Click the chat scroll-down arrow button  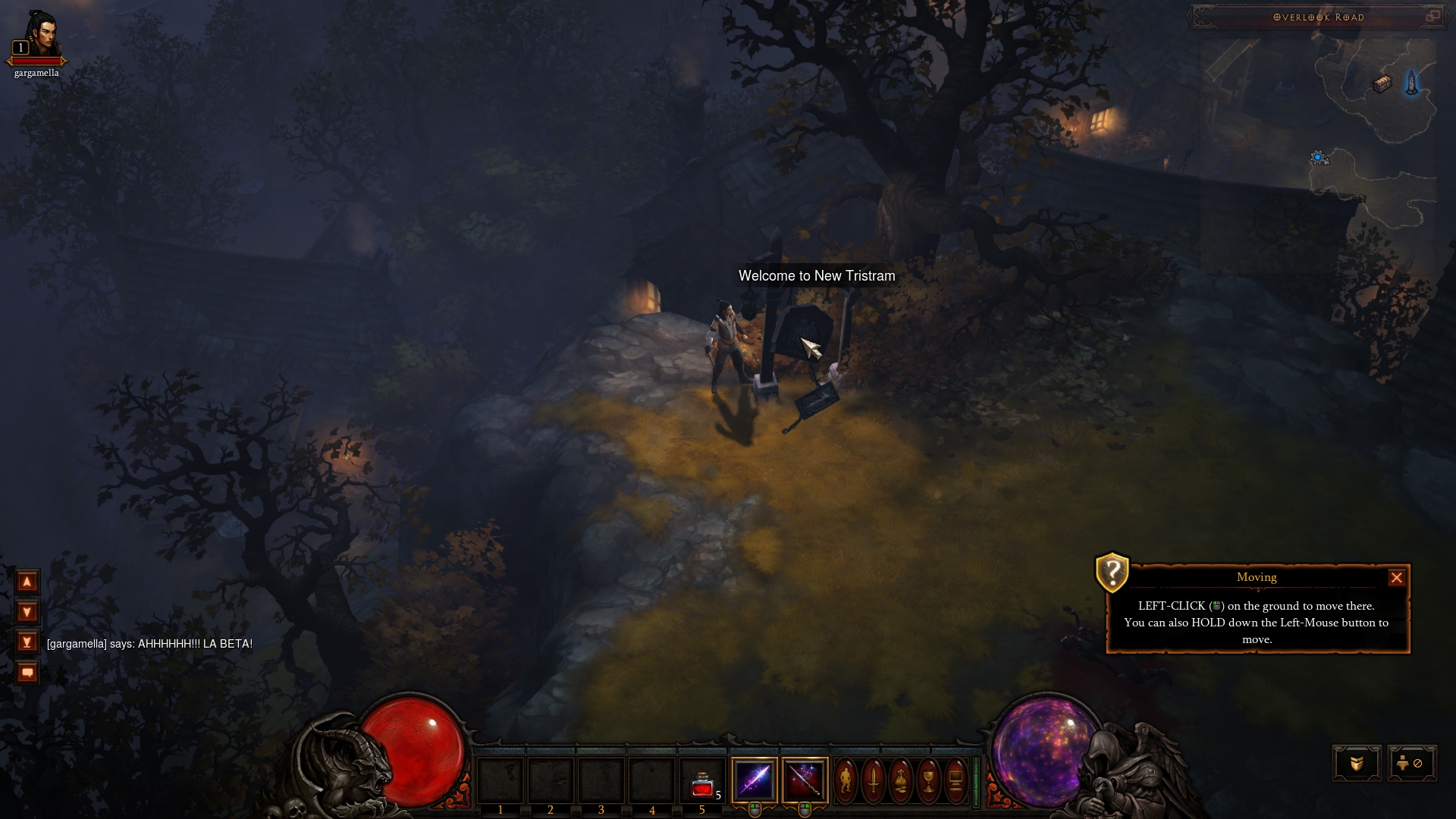coord(27,612)
